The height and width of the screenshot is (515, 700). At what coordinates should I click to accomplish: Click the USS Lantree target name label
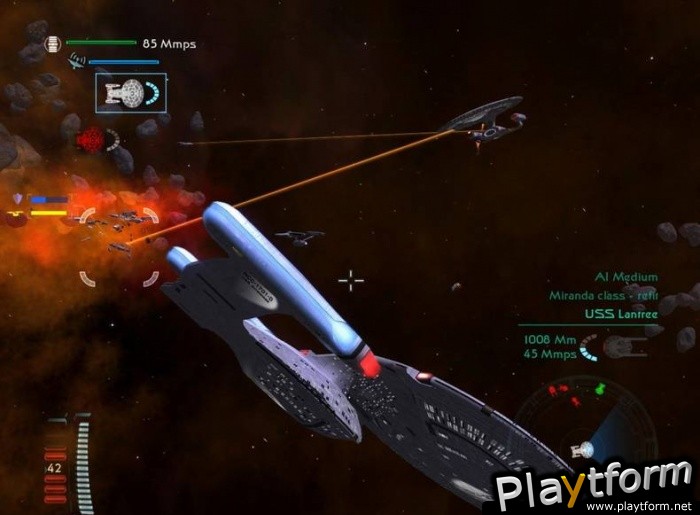614,313
